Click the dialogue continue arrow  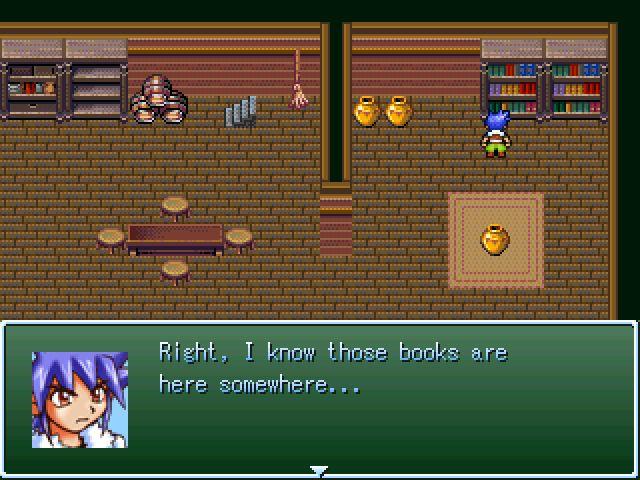click(319, 470)
